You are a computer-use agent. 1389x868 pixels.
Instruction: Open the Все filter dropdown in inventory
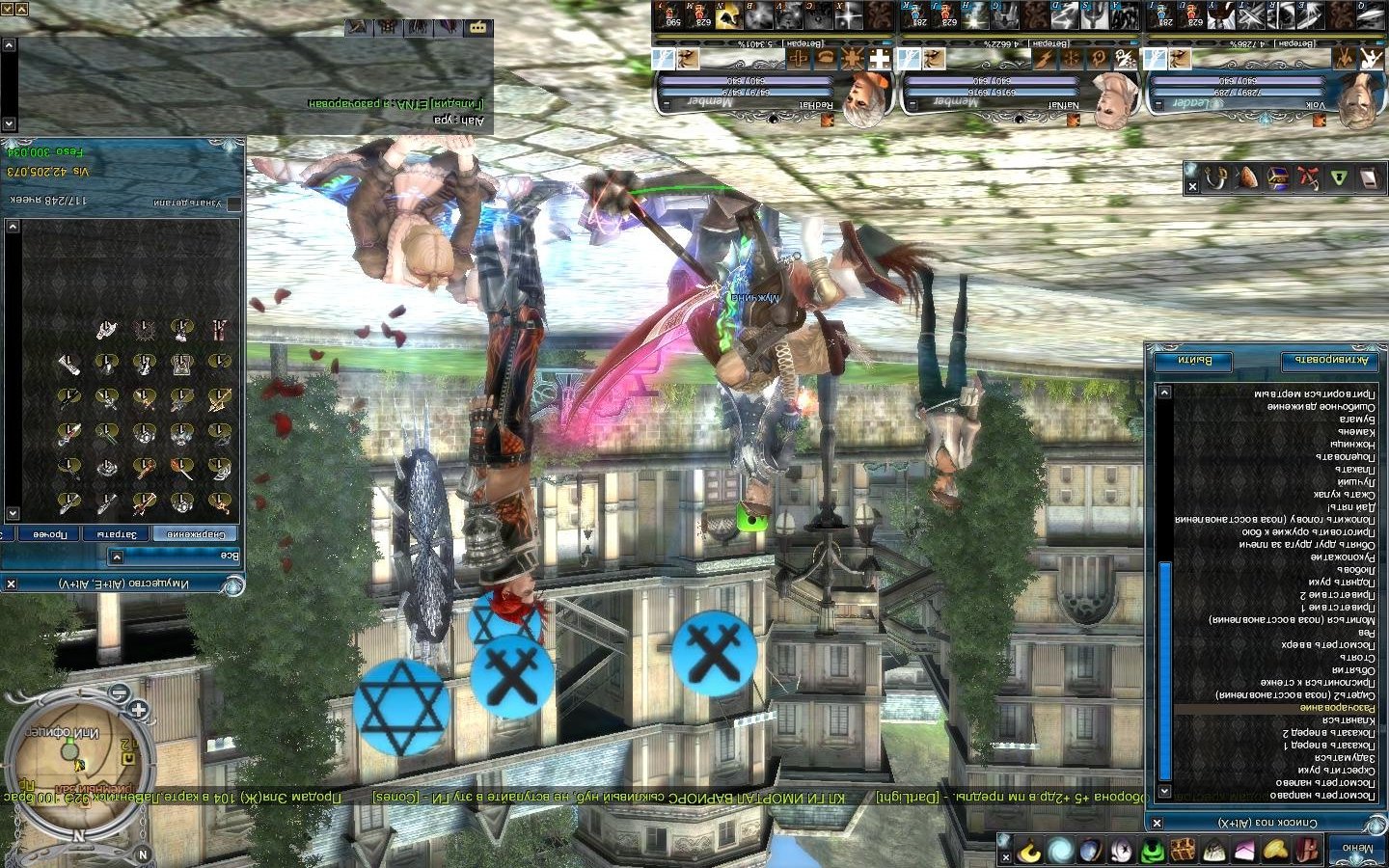(x=117, y=556)
